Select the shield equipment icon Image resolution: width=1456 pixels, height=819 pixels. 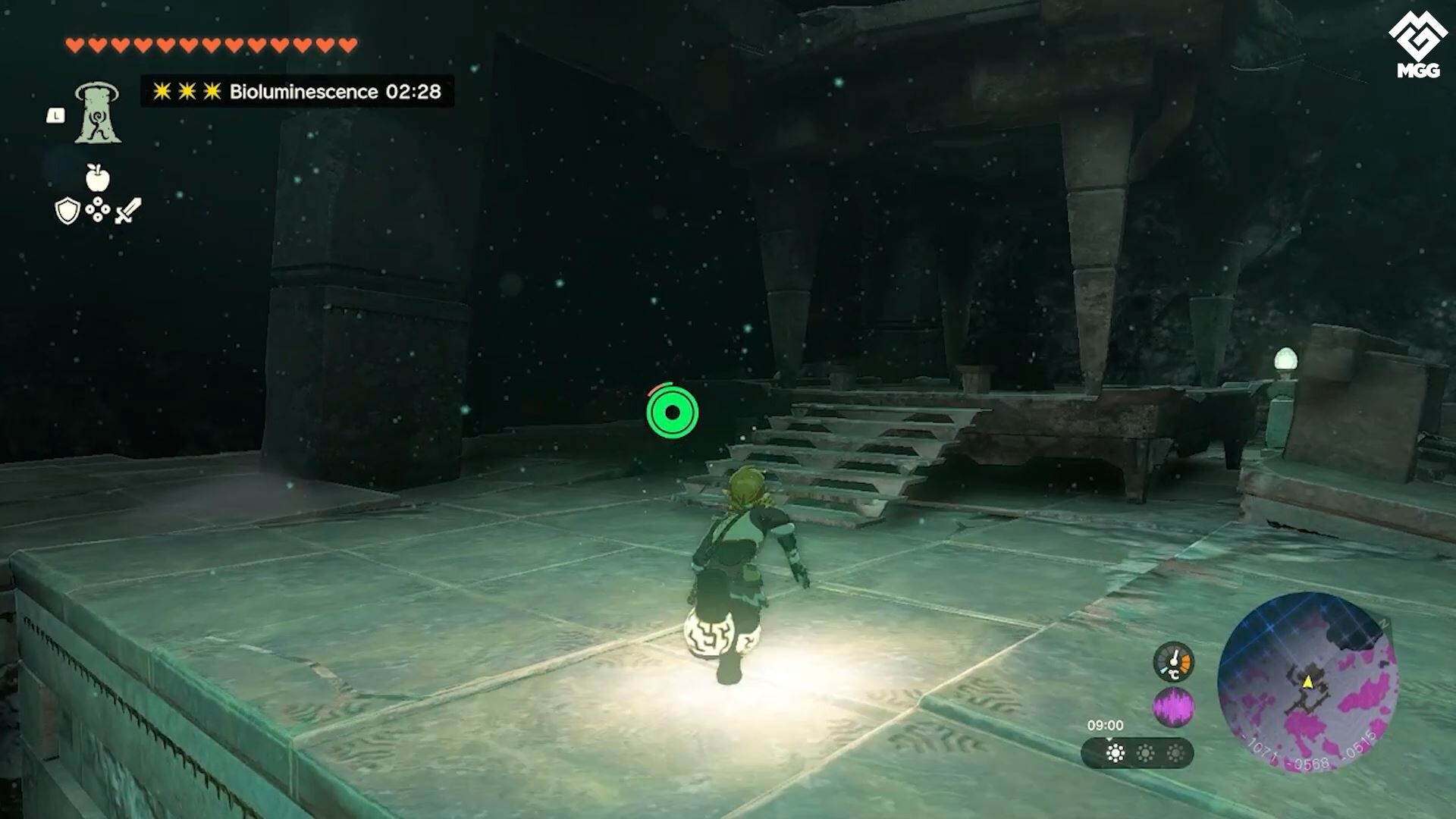67,211
